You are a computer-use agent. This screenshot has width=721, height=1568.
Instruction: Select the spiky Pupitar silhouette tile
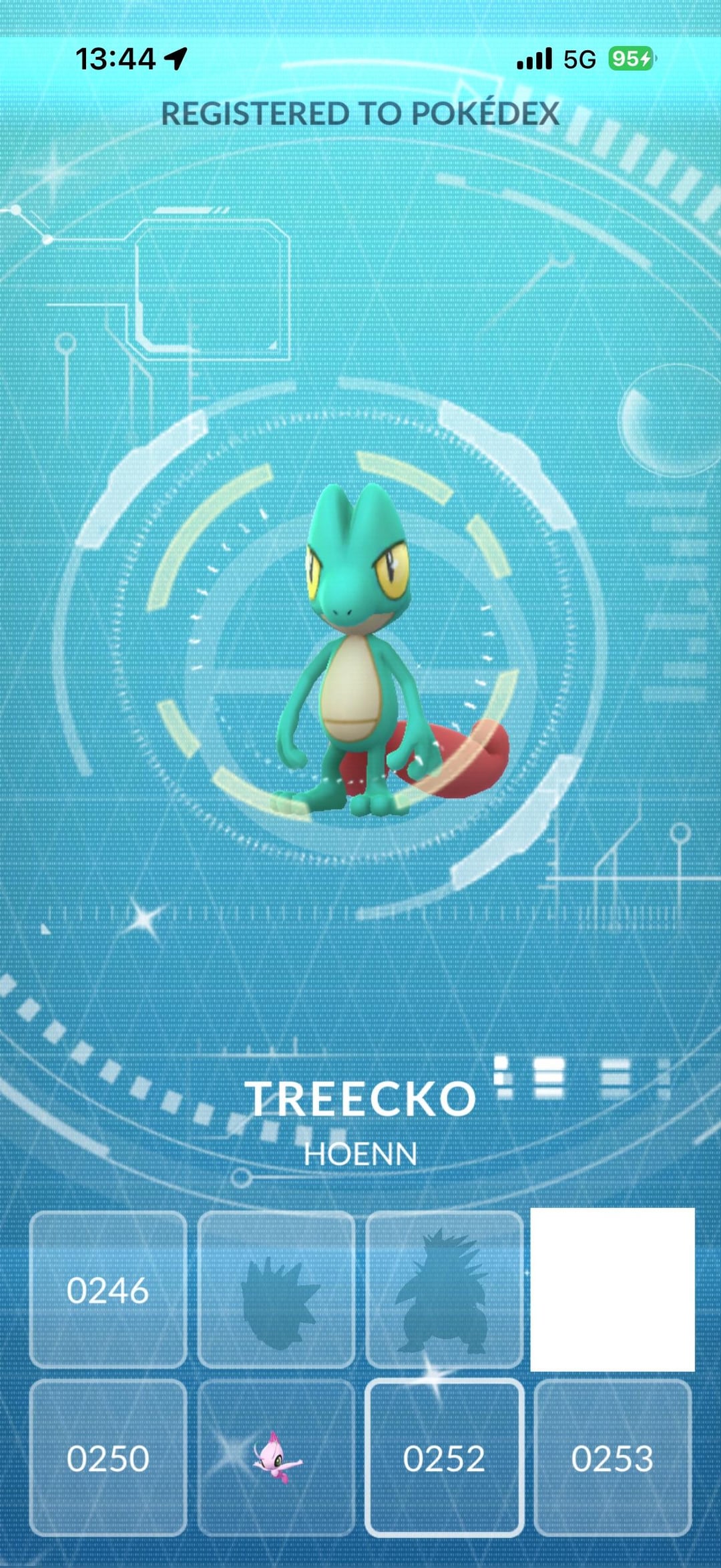(x=276, y=1289)
